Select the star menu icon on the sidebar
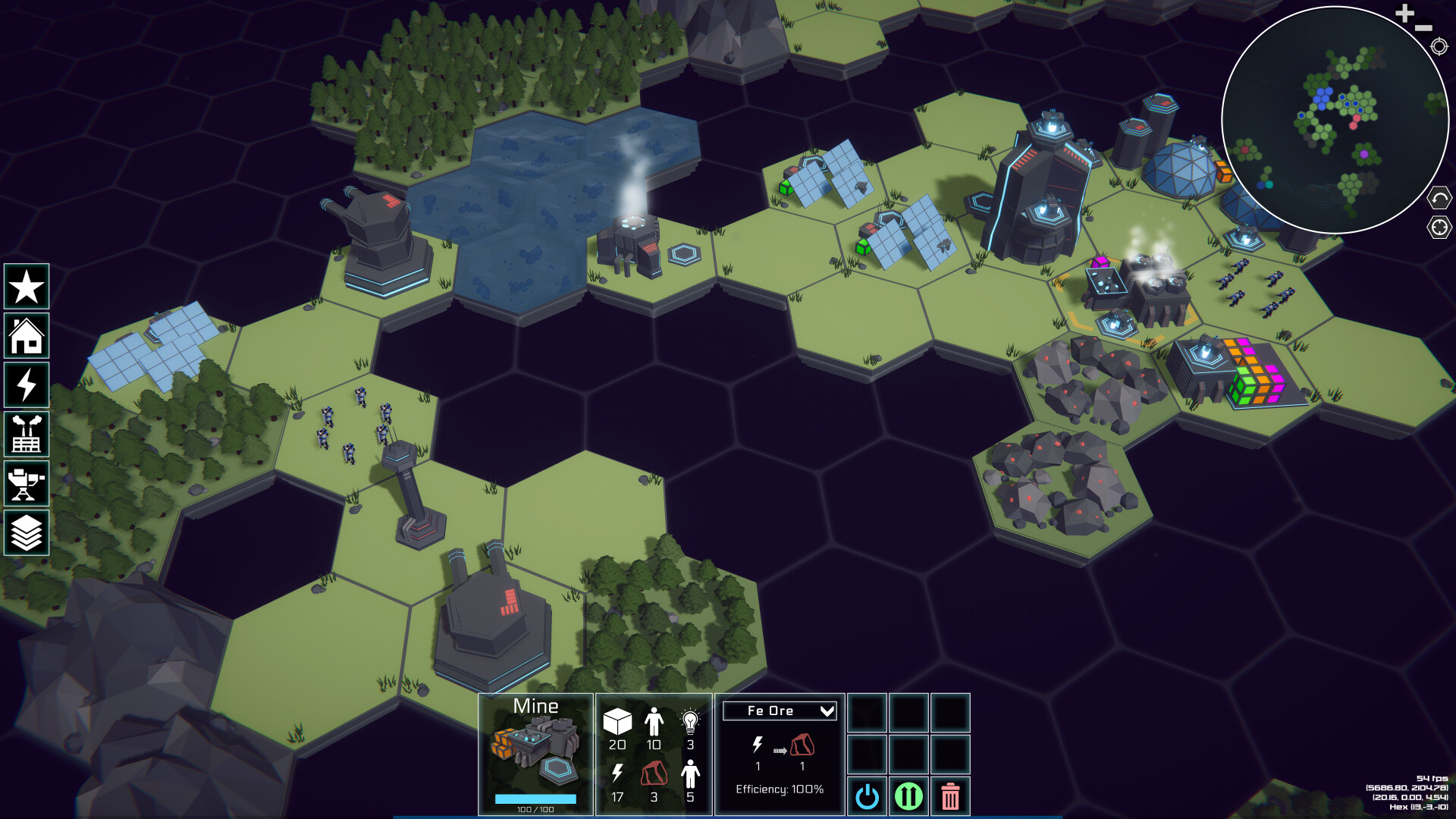This screenshot has height=819, width=1456. coord(27,287)
